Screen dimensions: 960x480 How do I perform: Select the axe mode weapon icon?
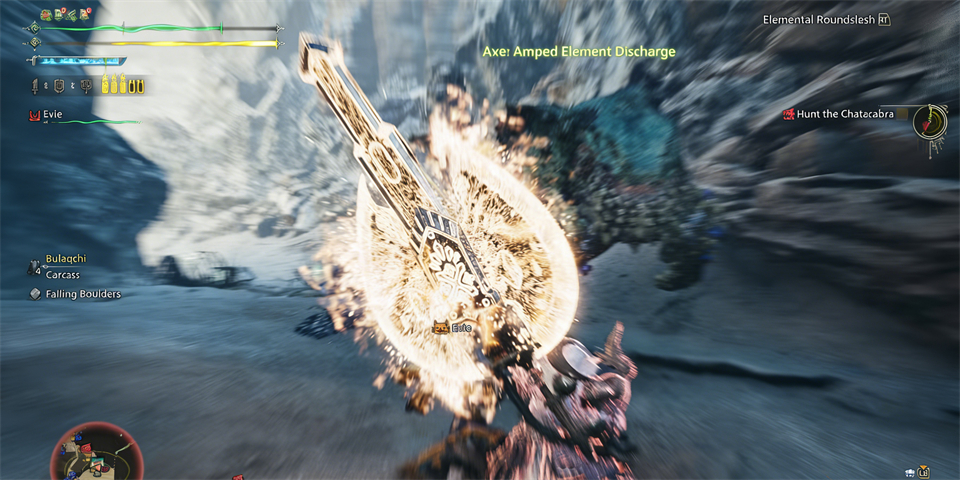[x=84, y=86]
